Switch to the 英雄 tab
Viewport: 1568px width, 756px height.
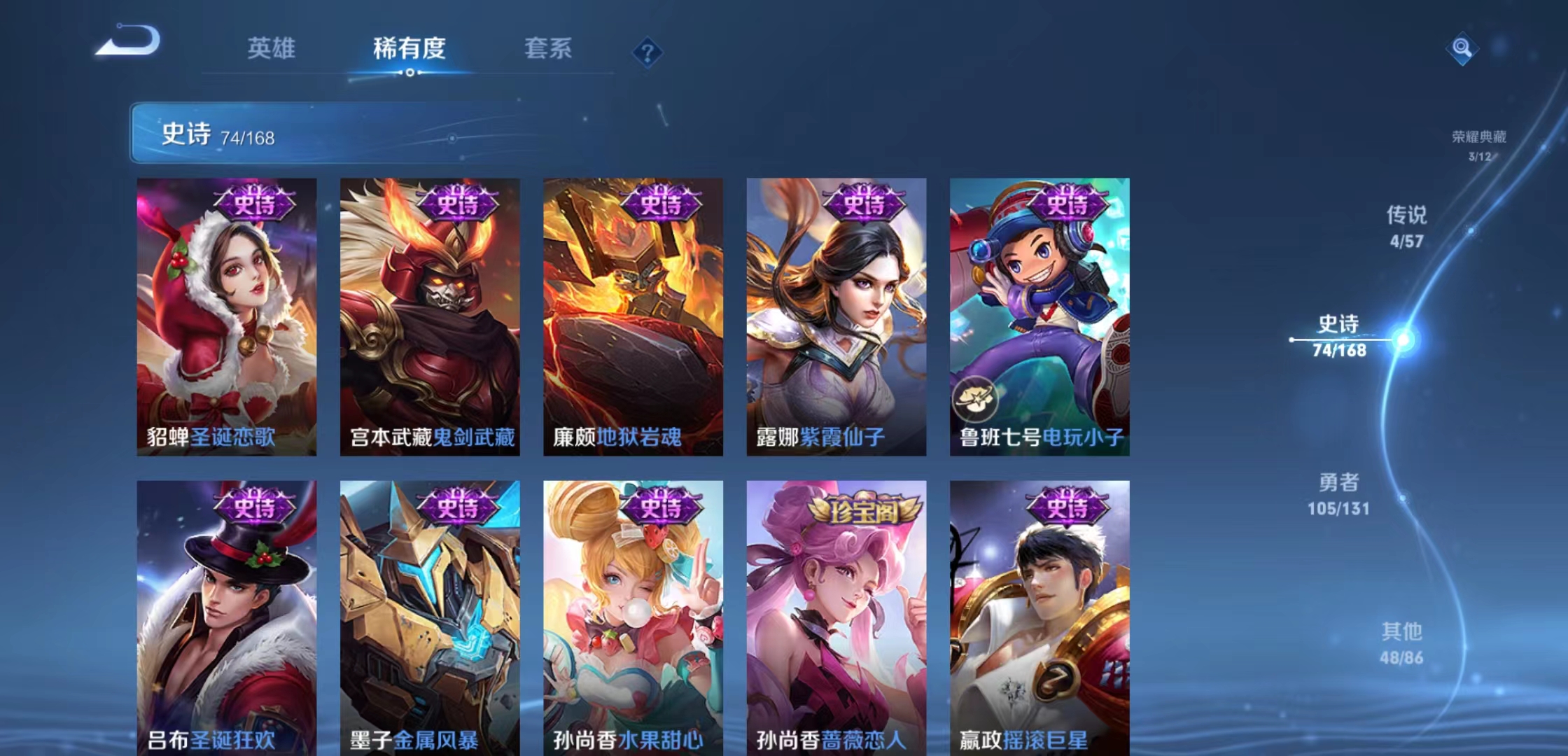pos(272,49)
